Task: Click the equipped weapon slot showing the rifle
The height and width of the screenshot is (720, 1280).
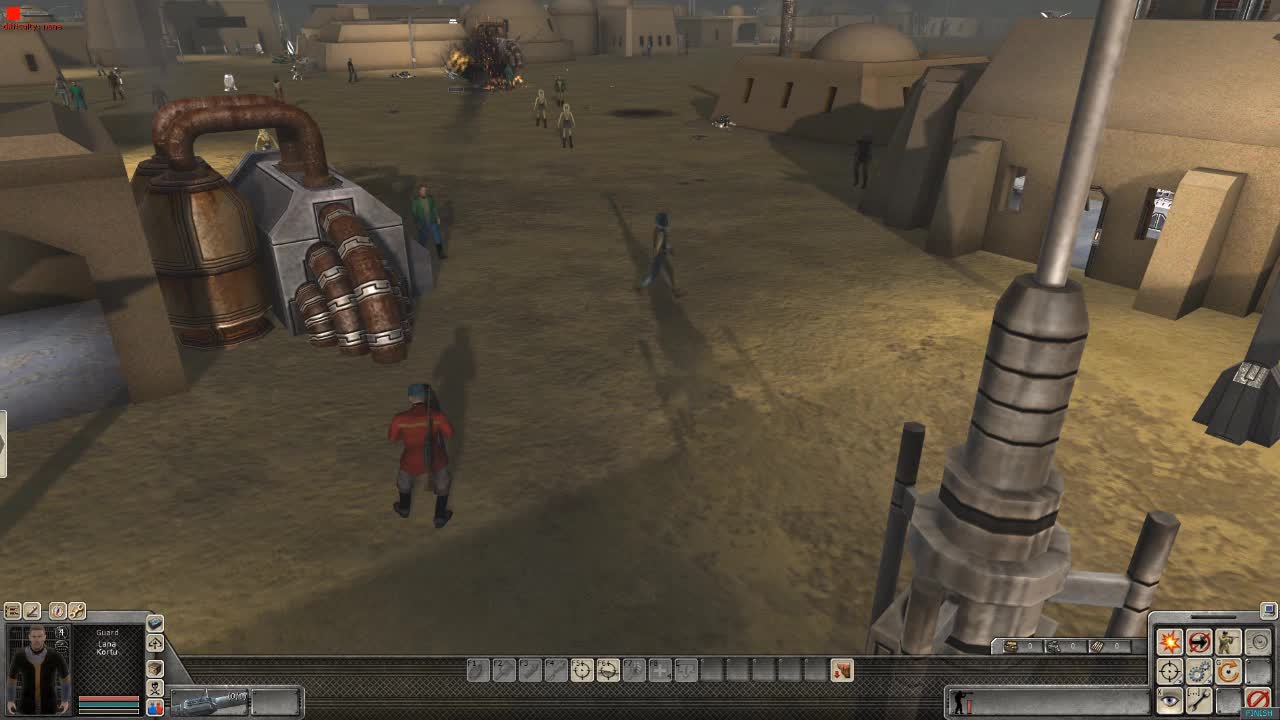Action: point(210,700)
